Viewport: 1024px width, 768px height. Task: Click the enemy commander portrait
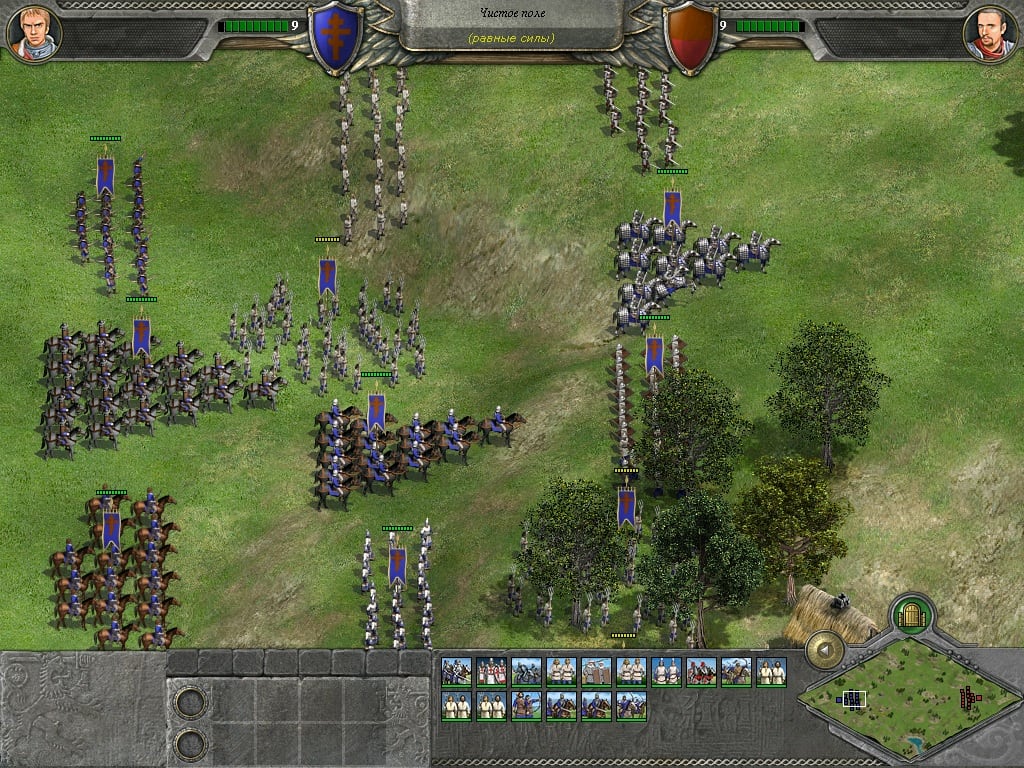(x=989, y=32)
